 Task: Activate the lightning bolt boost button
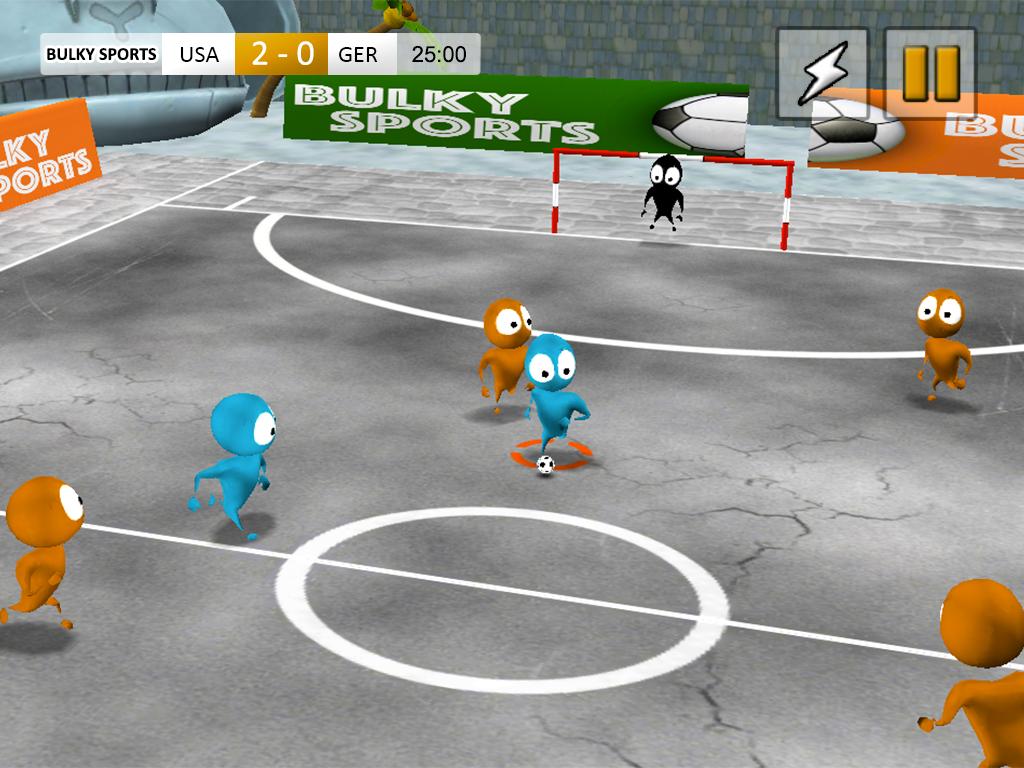click(x=822, y=73)
